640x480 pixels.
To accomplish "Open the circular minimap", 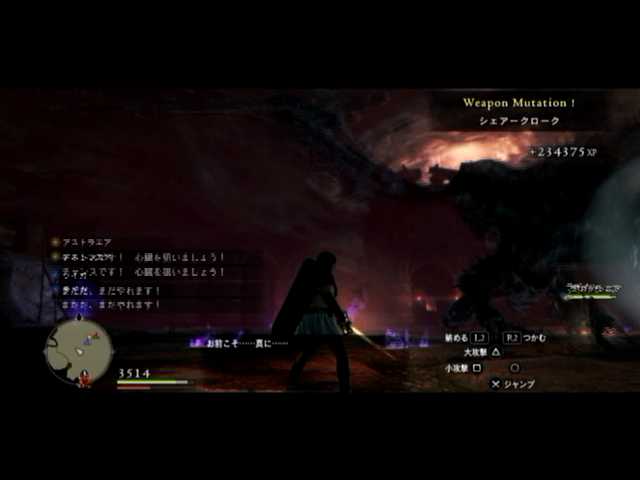I will [78, 350].
